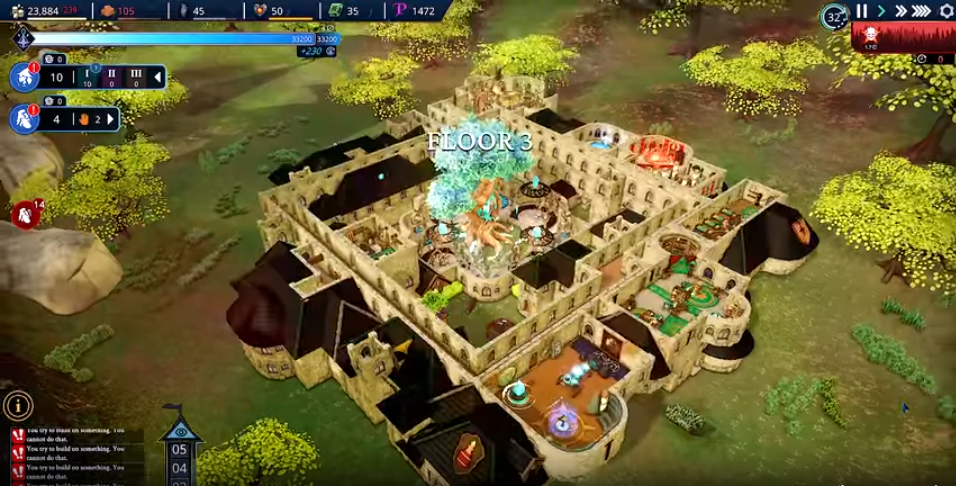Set game speed to double arrows

[900, 12]
